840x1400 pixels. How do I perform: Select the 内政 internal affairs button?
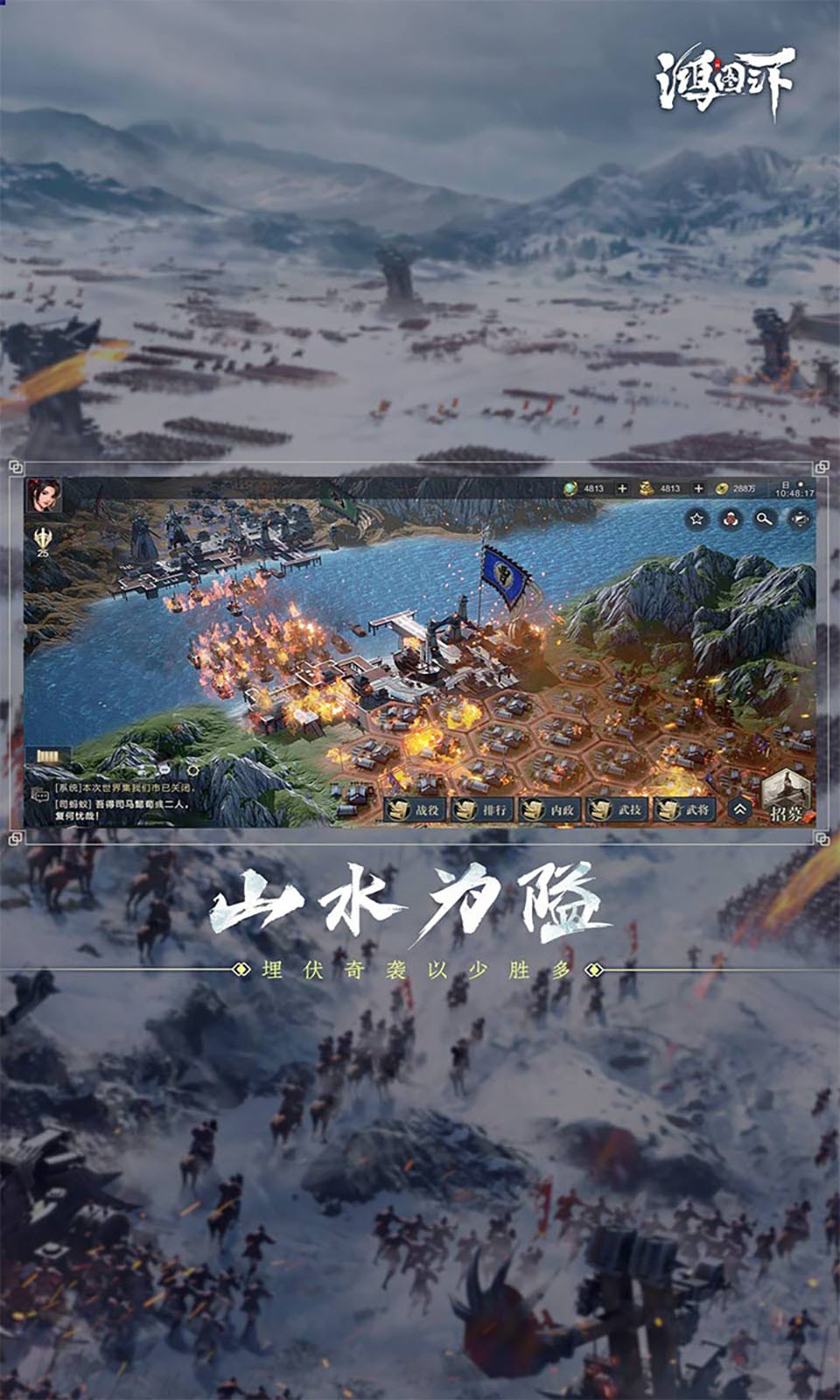coord(550,810)
